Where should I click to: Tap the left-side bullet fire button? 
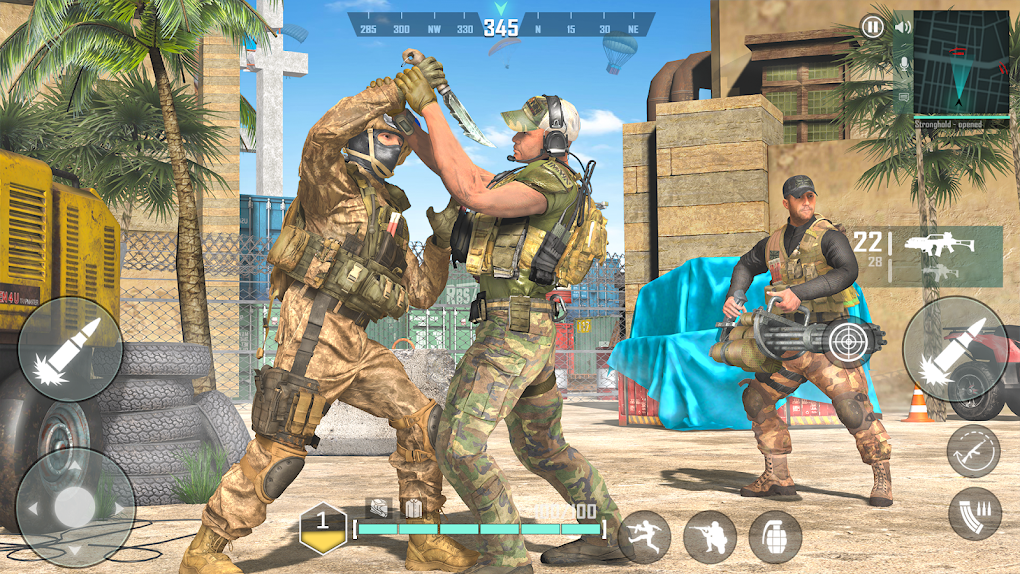click(x=70, y=349)
